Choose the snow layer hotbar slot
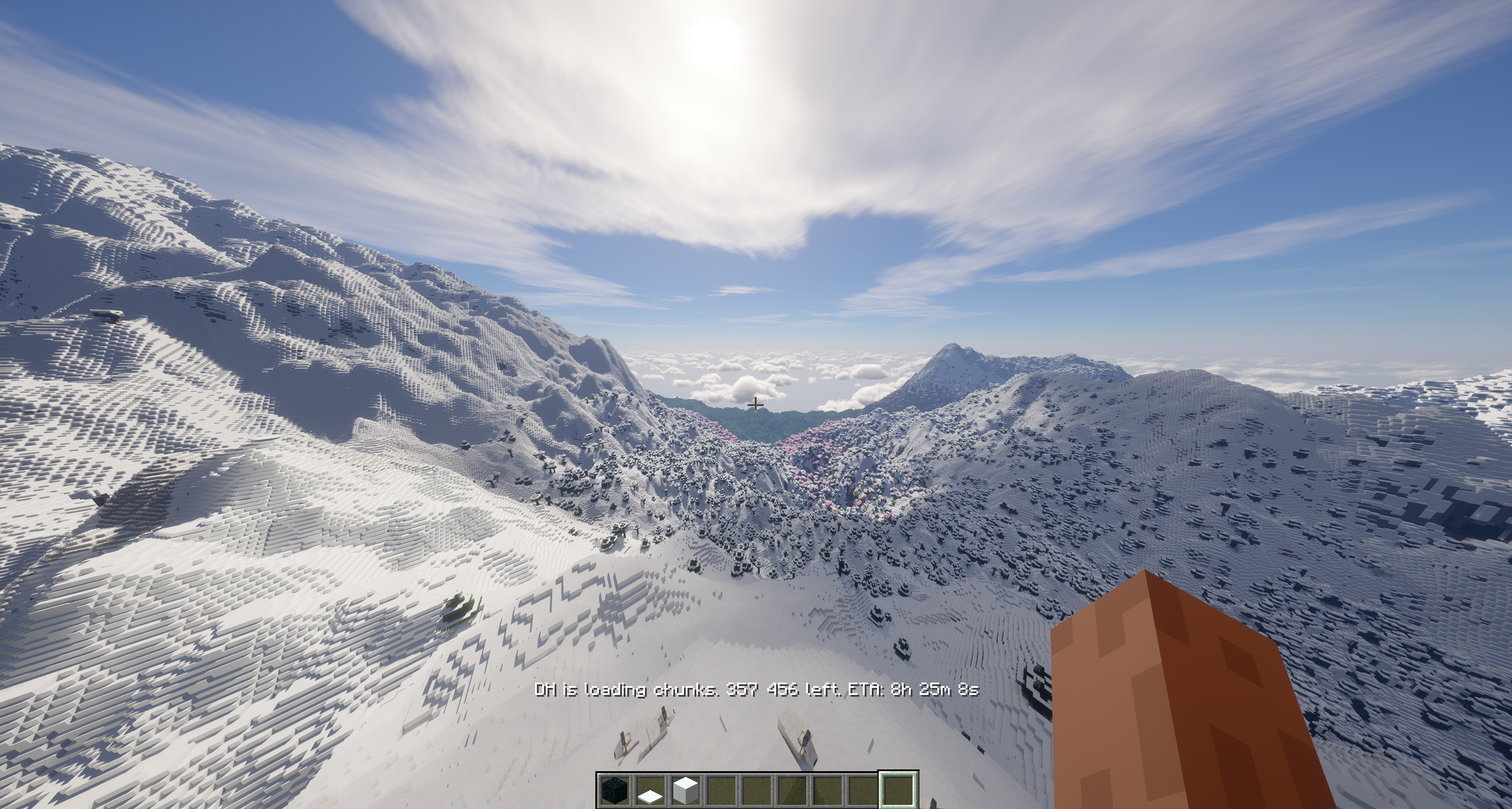 650,790
